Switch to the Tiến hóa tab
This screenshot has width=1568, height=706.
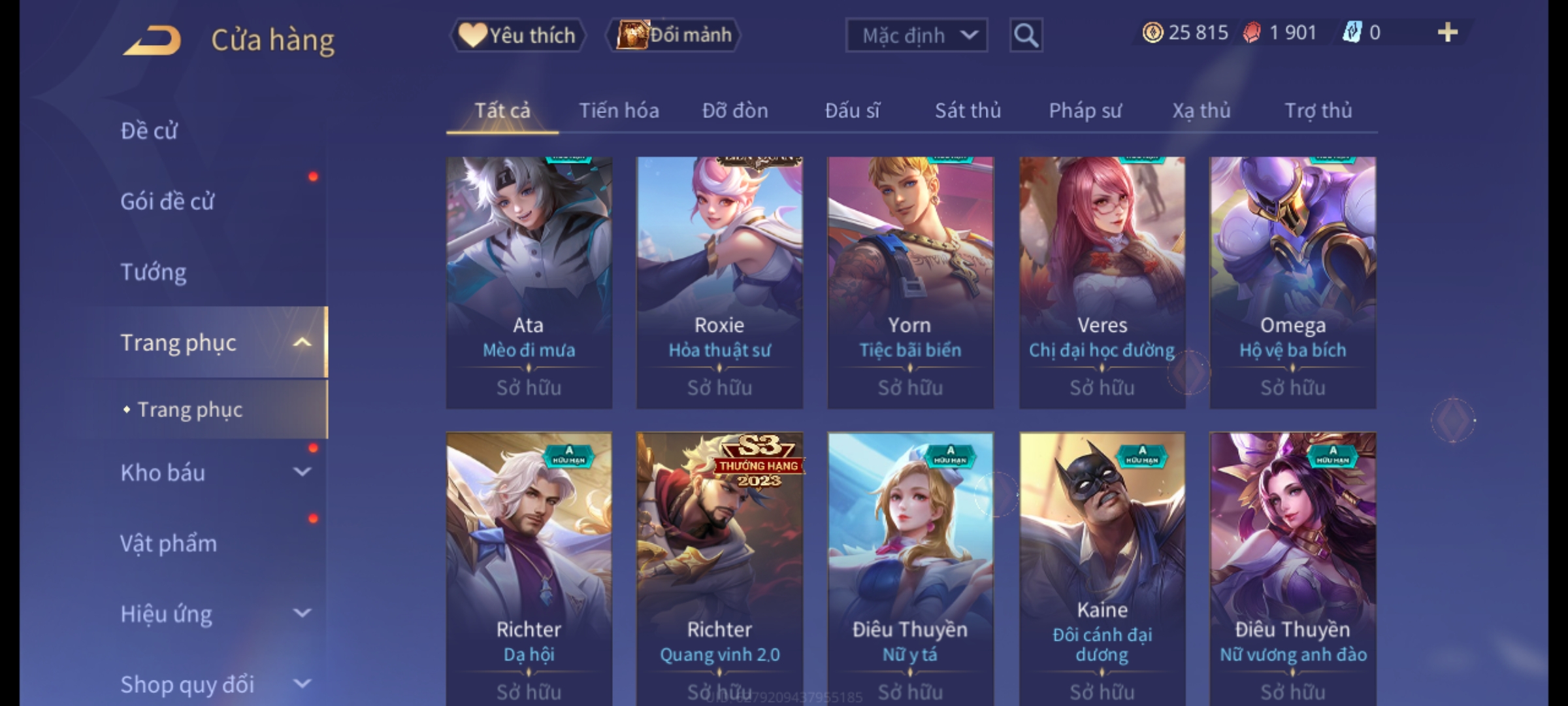click(619, 110)
